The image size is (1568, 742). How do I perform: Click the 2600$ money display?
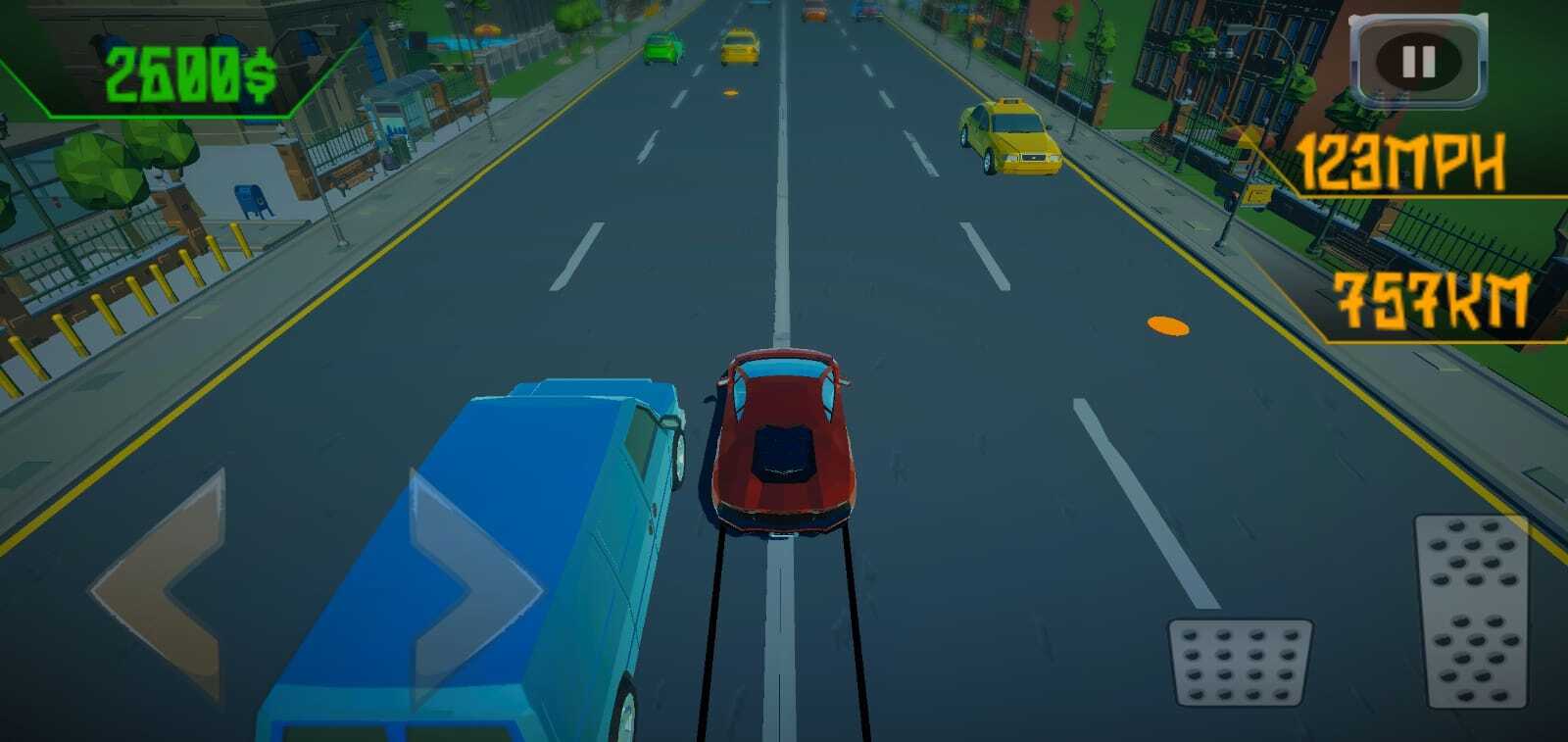191,69
